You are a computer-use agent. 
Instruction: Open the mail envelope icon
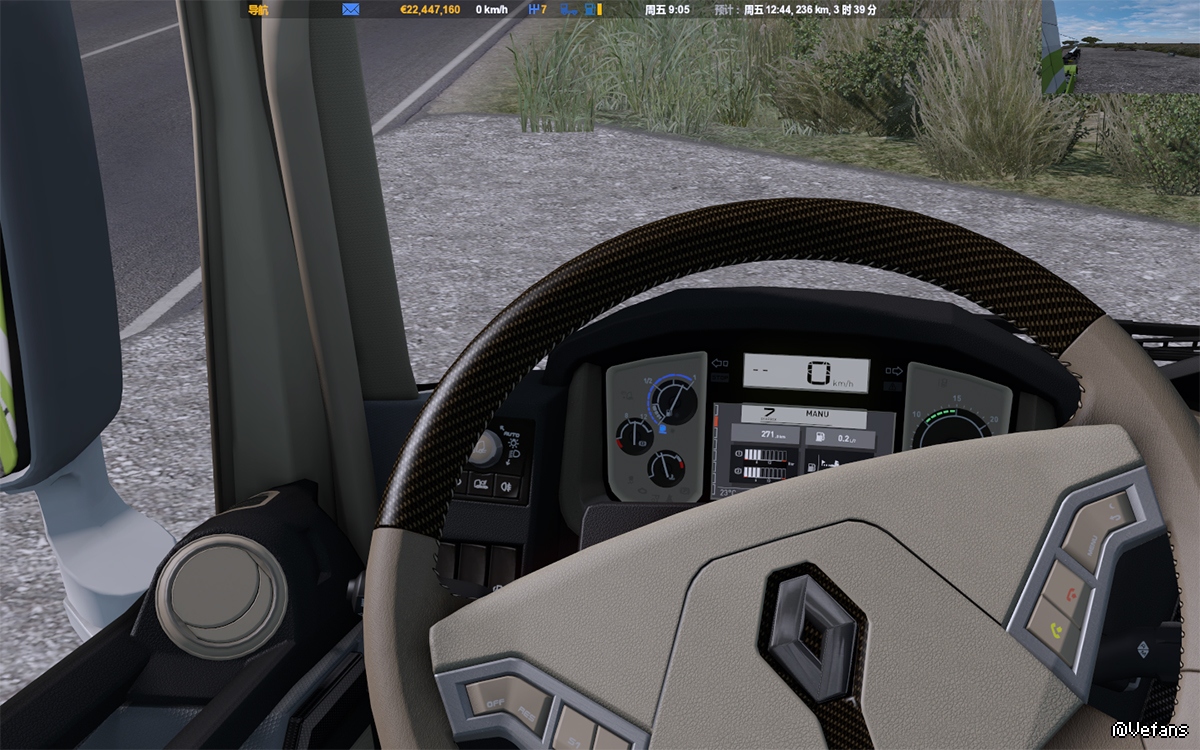[351, 10]
